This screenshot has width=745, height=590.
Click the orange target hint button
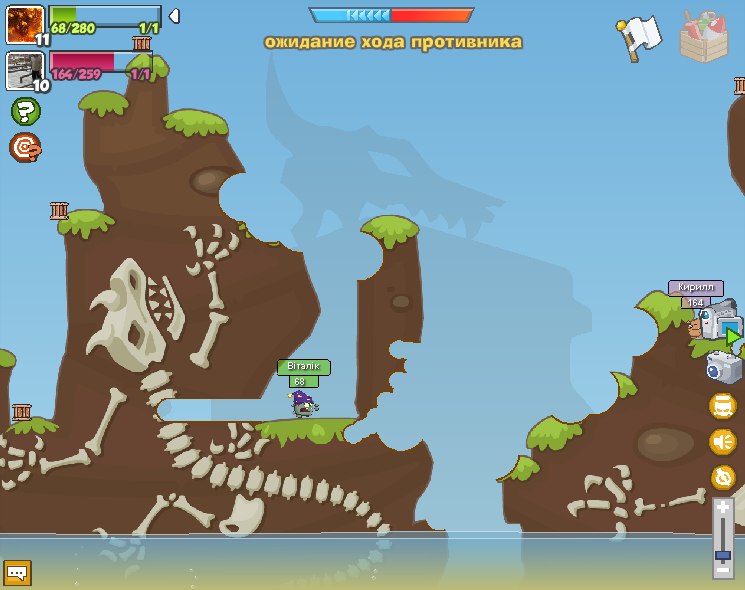point(25,148)
